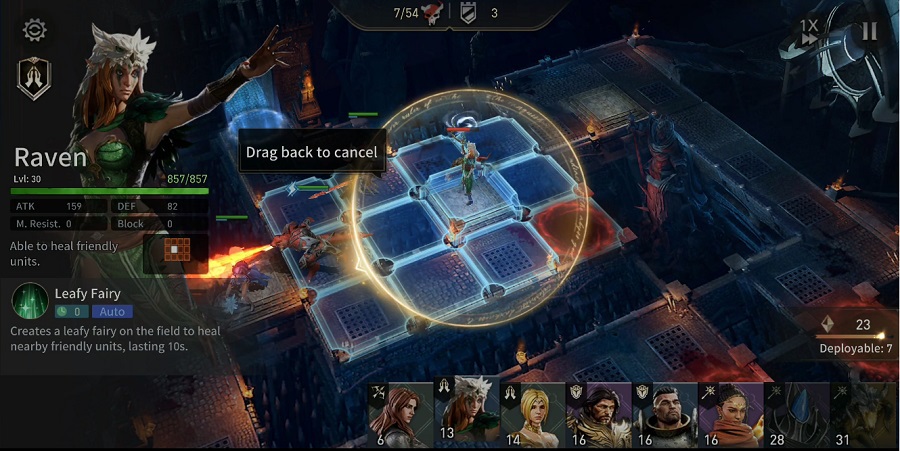Pause the battle
The width and height of the screenshot is (900, 451).
(869, 31)
